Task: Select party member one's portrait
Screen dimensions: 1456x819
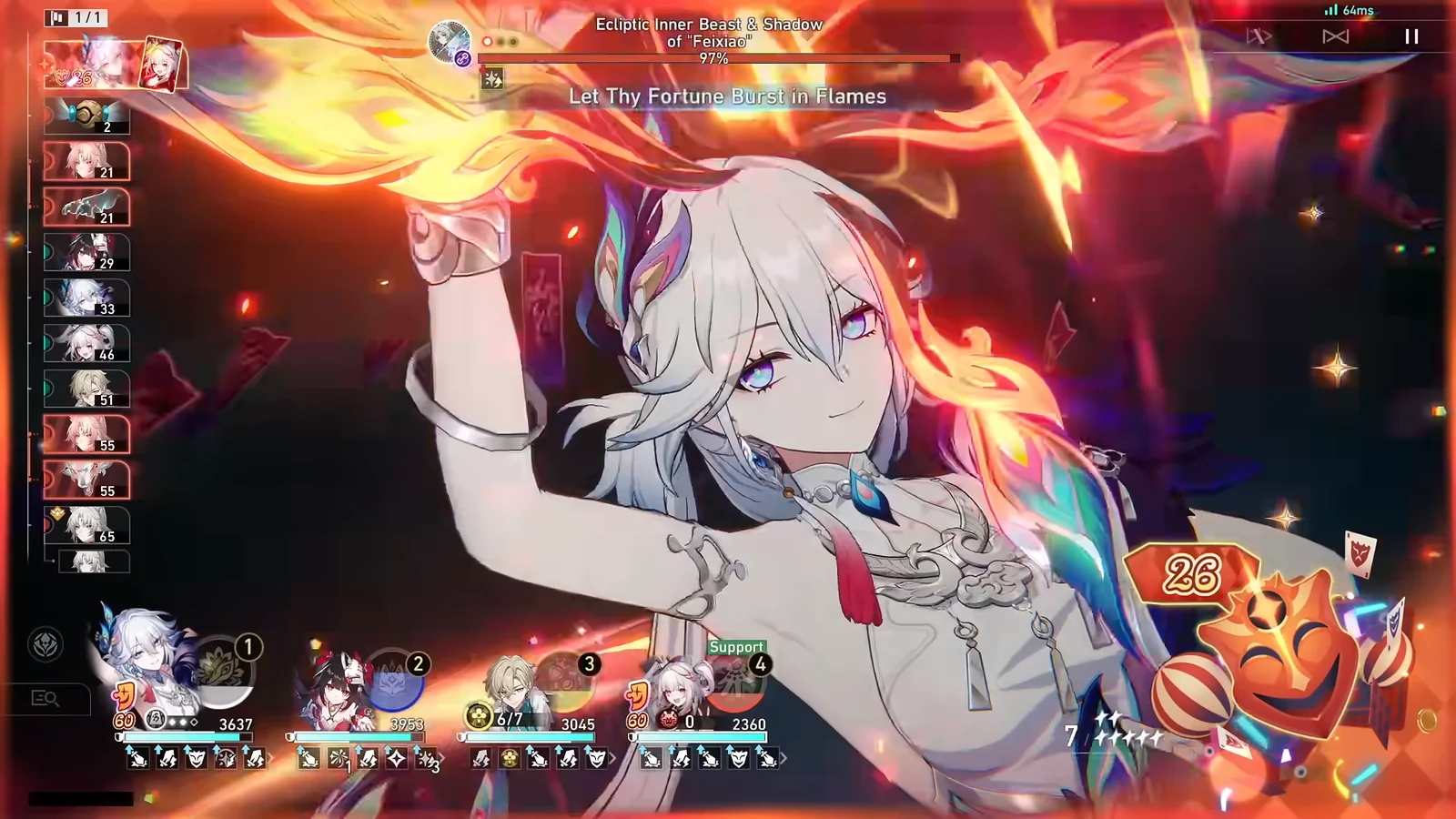Action: coord(146,660)
